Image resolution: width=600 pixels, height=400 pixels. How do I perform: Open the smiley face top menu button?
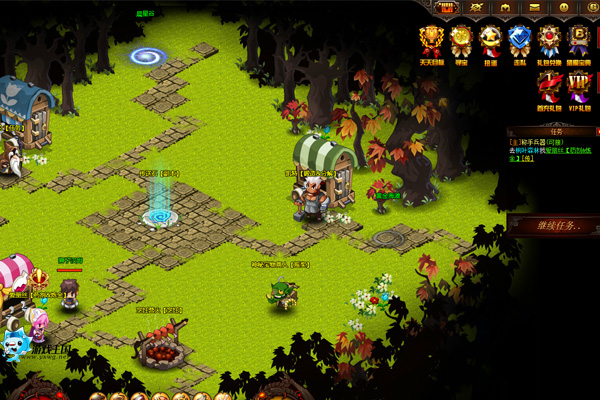coord(563,8)
